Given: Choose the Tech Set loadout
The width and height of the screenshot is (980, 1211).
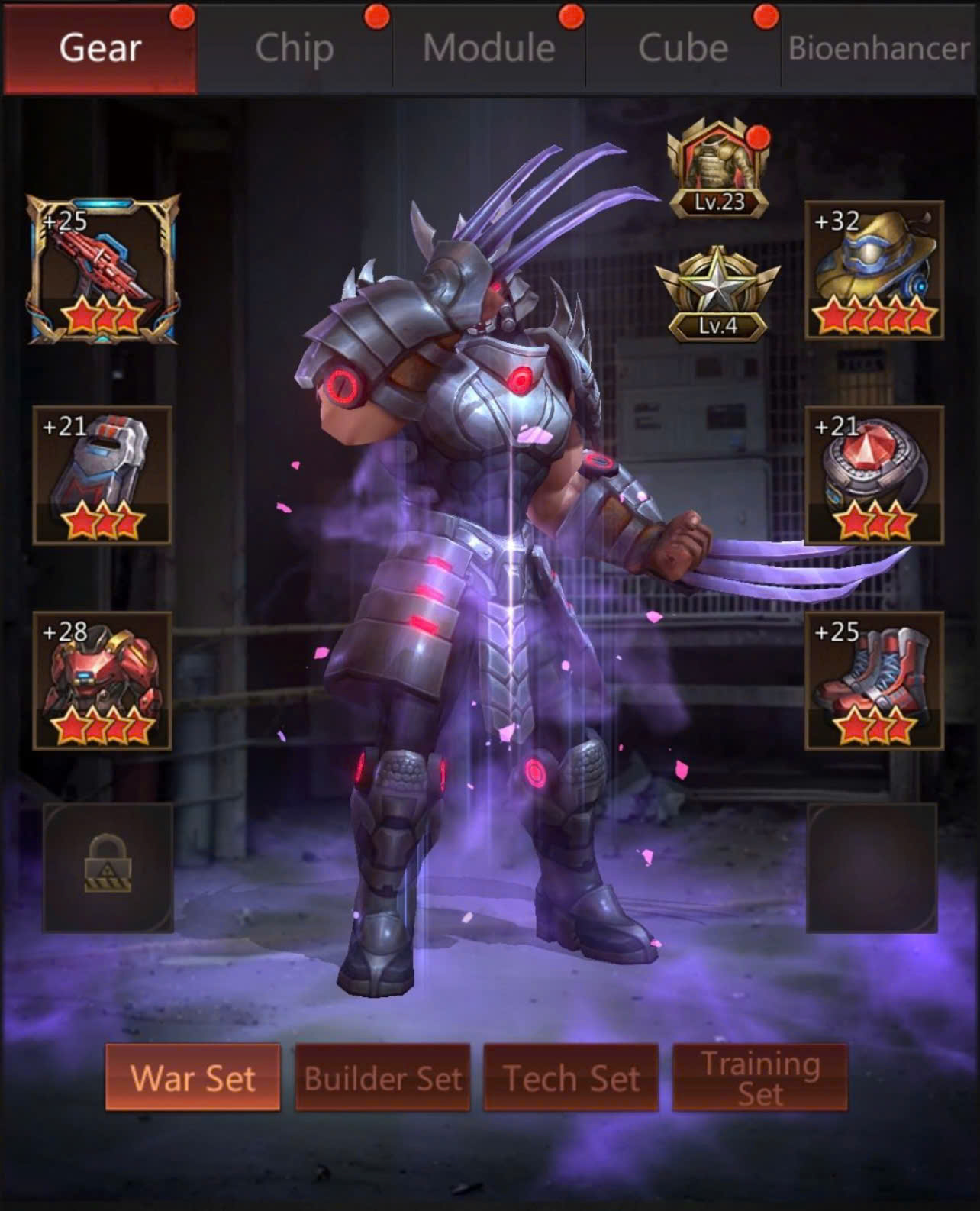Looking at the screenshot, I should click(571, 1077).
